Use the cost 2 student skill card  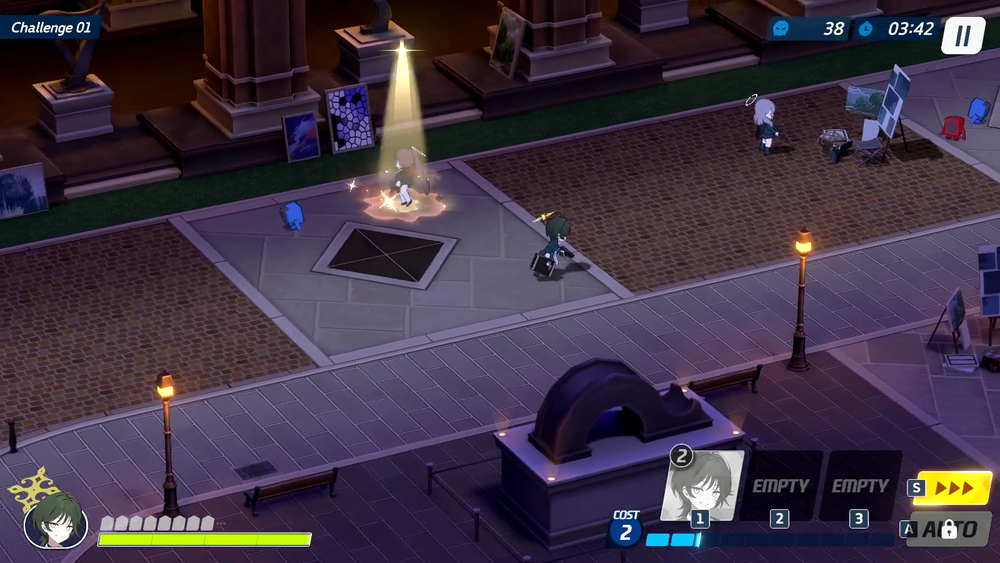[x=703, y=485]
